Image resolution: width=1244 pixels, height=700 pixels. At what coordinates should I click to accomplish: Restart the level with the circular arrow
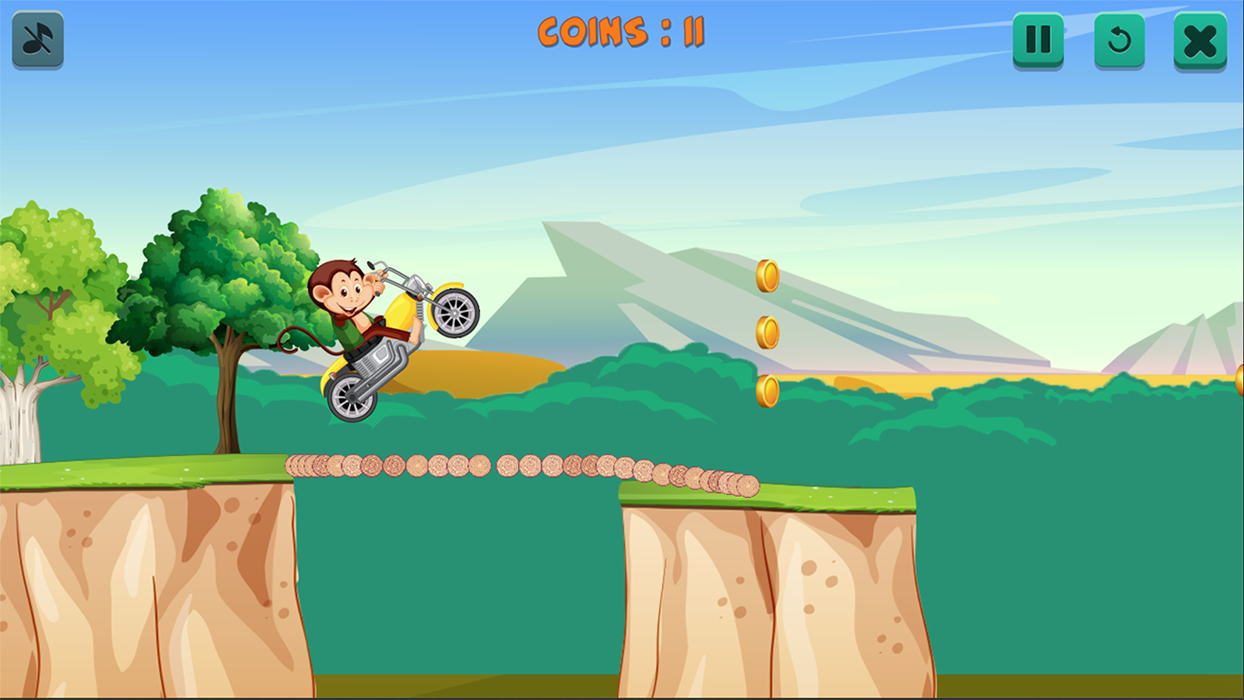pos(1119,40)
